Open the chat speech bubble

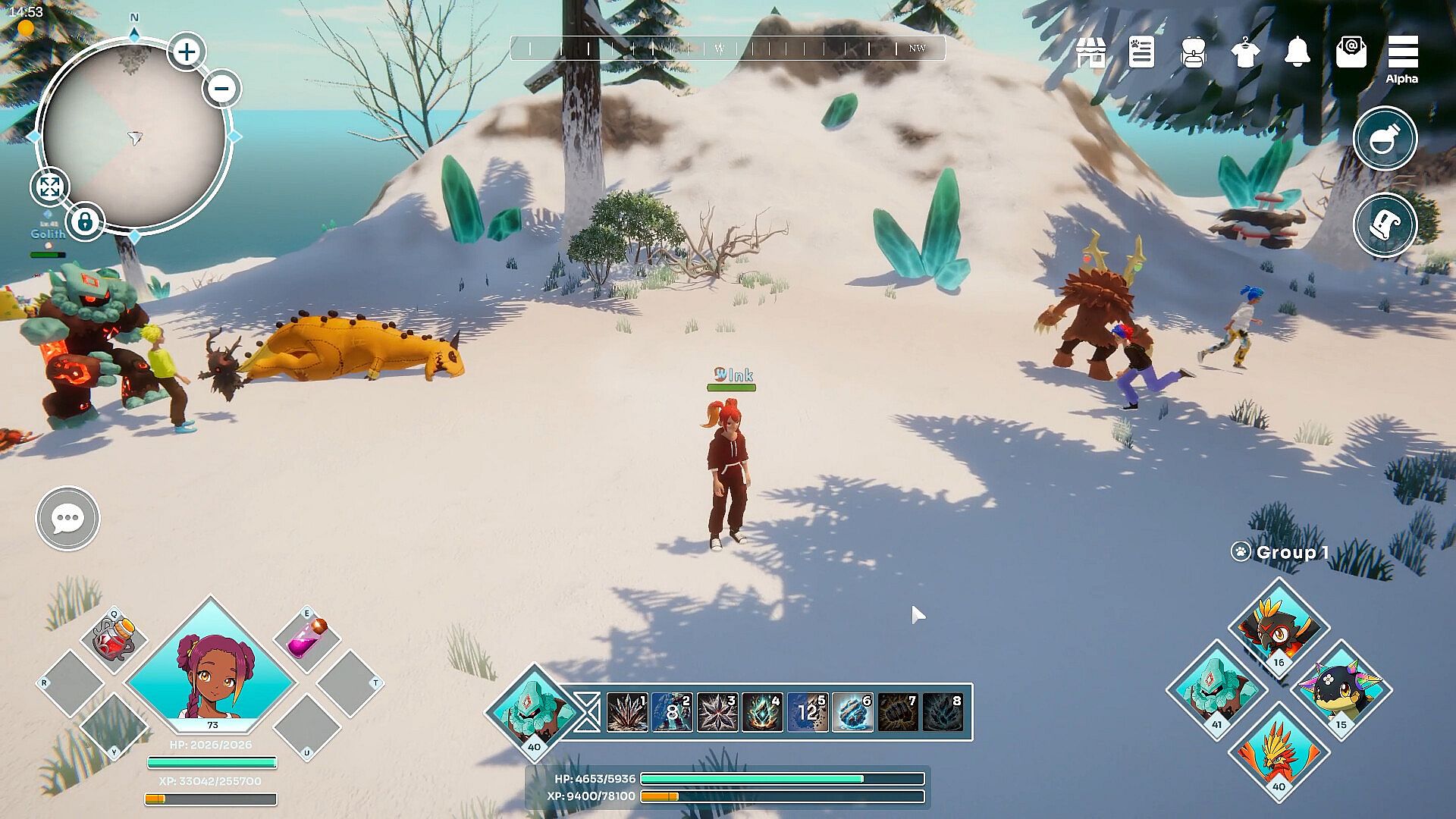pos(67,519)
